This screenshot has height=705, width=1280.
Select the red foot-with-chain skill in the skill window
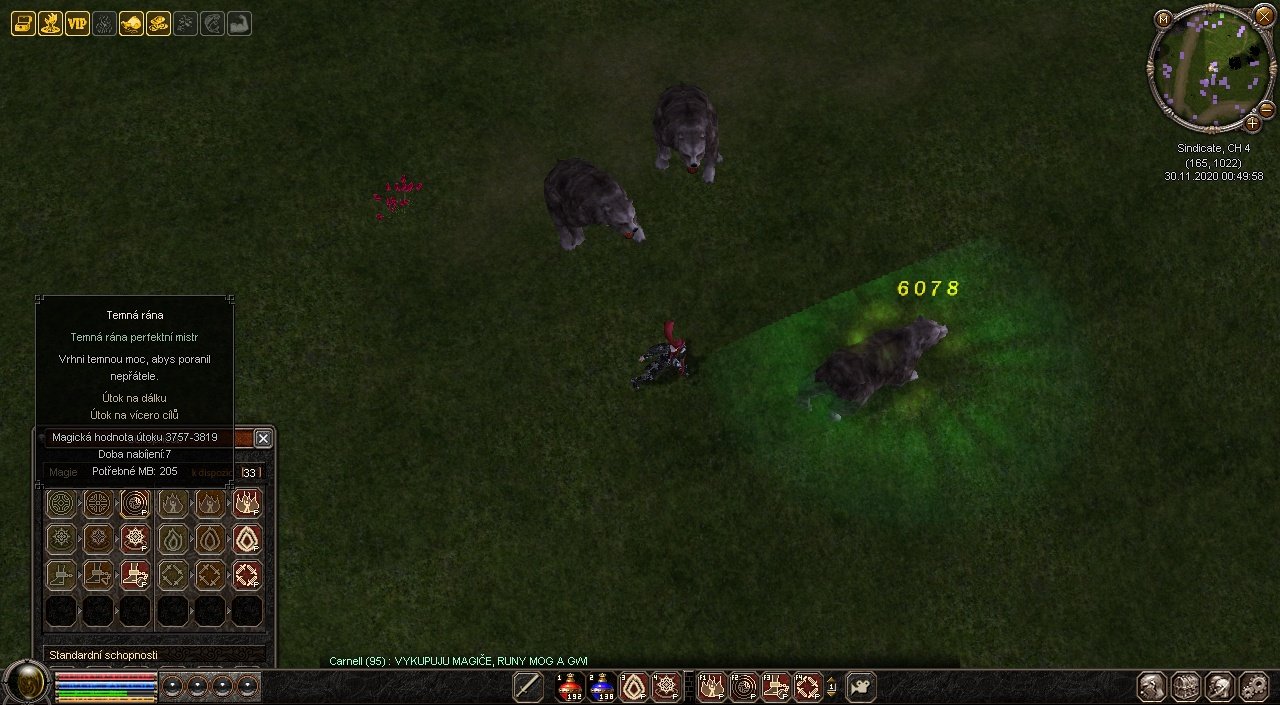[135, 575]
